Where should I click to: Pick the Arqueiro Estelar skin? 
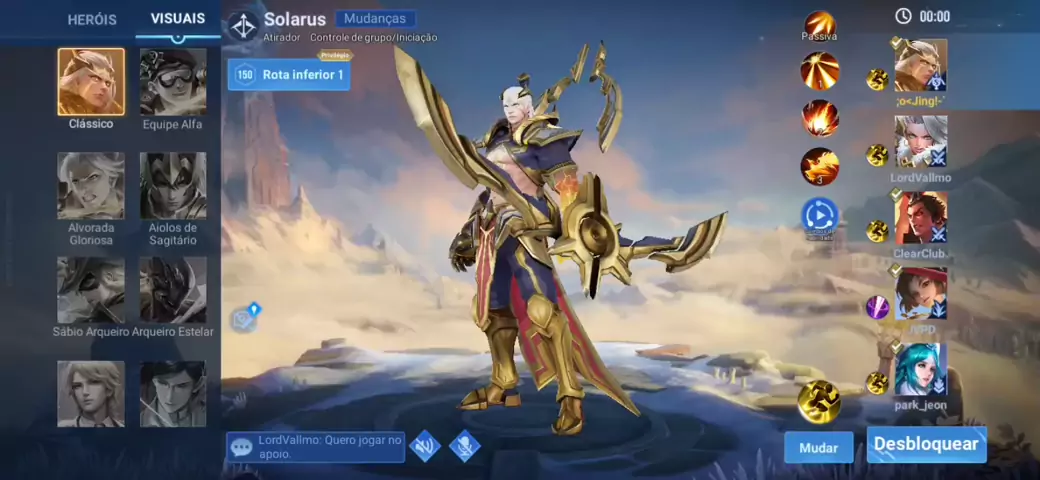click(x=173, y=290)
